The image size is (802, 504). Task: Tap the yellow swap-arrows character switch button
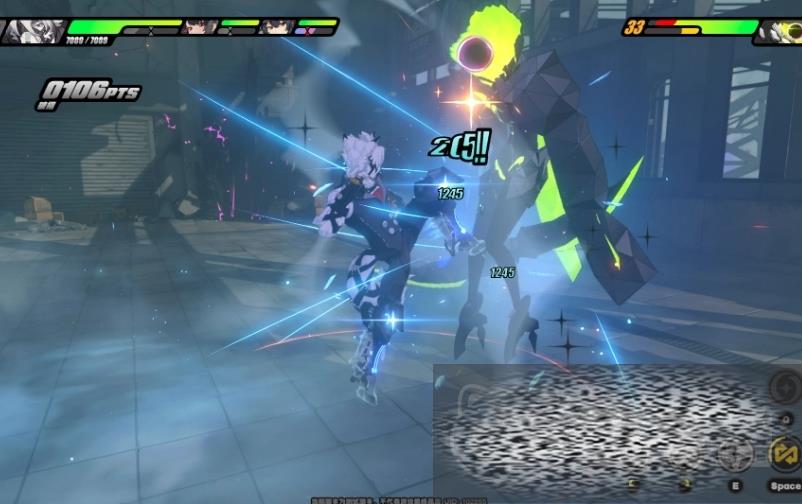[x=784, y=454]
